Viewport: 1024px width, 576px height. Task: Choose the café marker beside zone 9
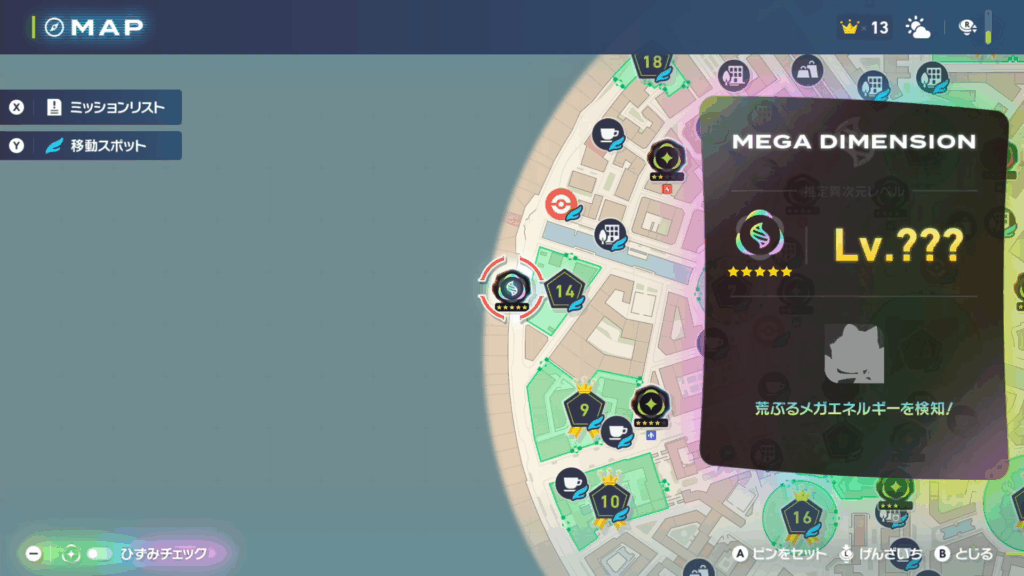coord(617,431)
